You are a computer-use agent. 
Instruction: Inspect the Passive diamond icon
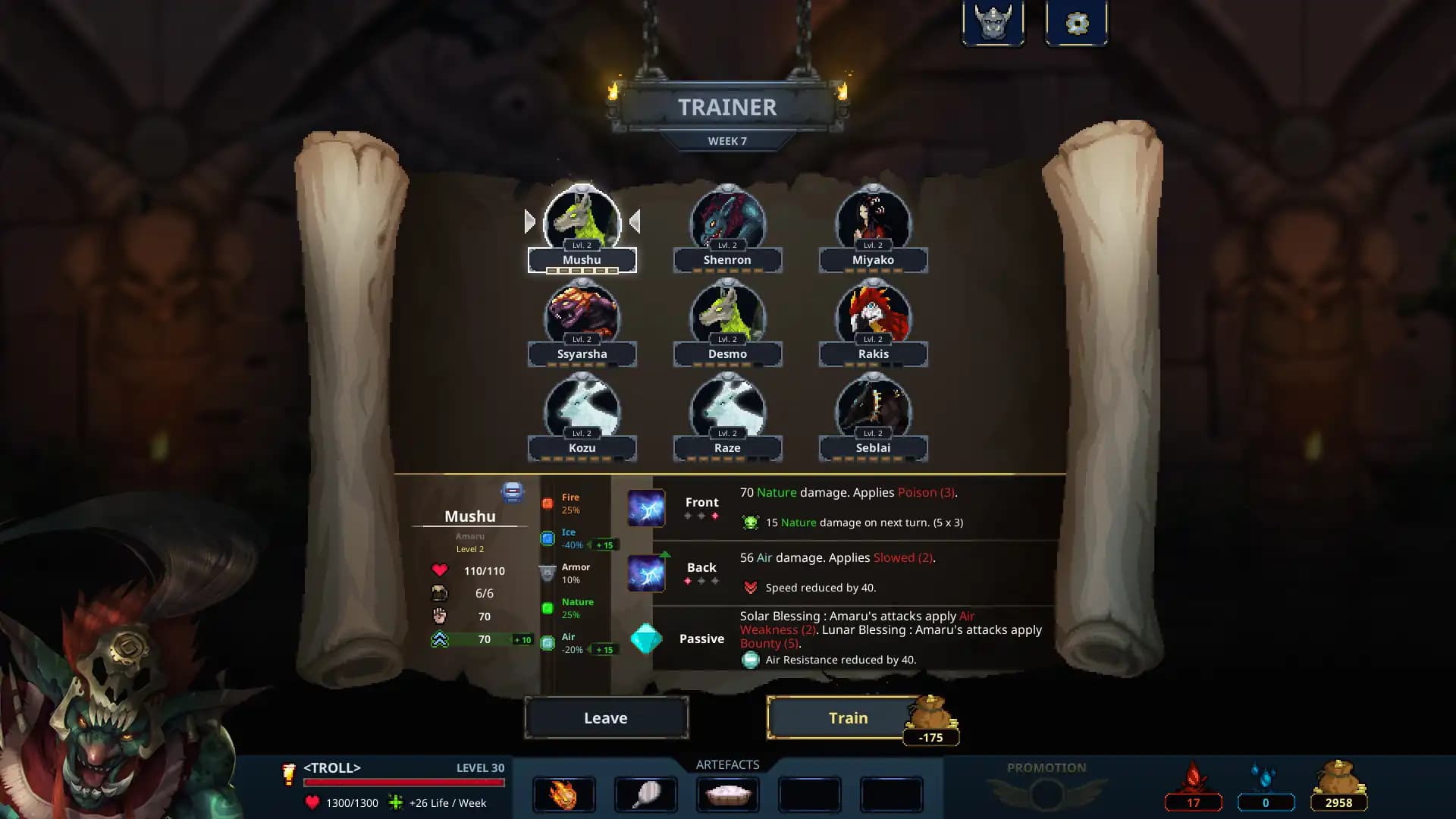pos(646,639)
